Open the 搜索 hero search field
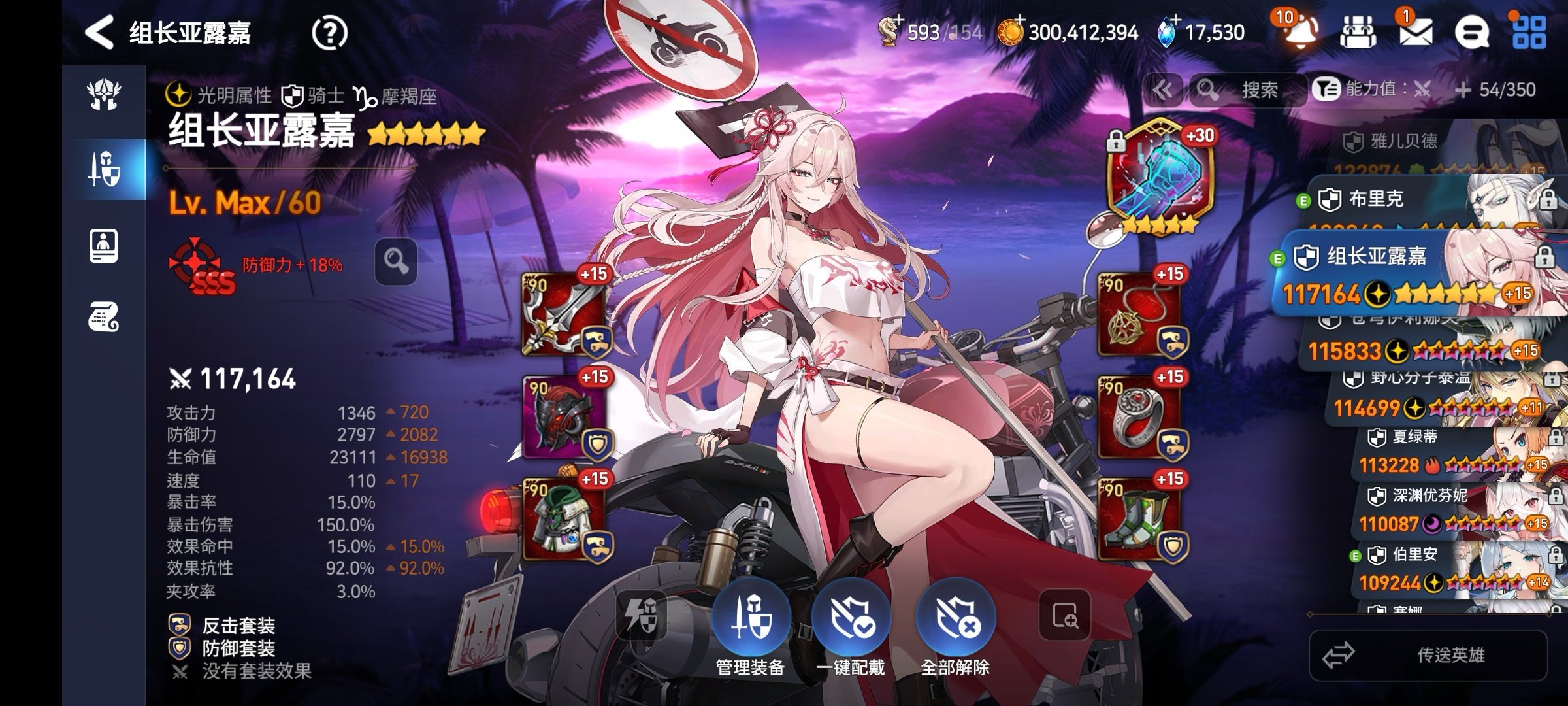1568x706 pixels. point(1248,90)
